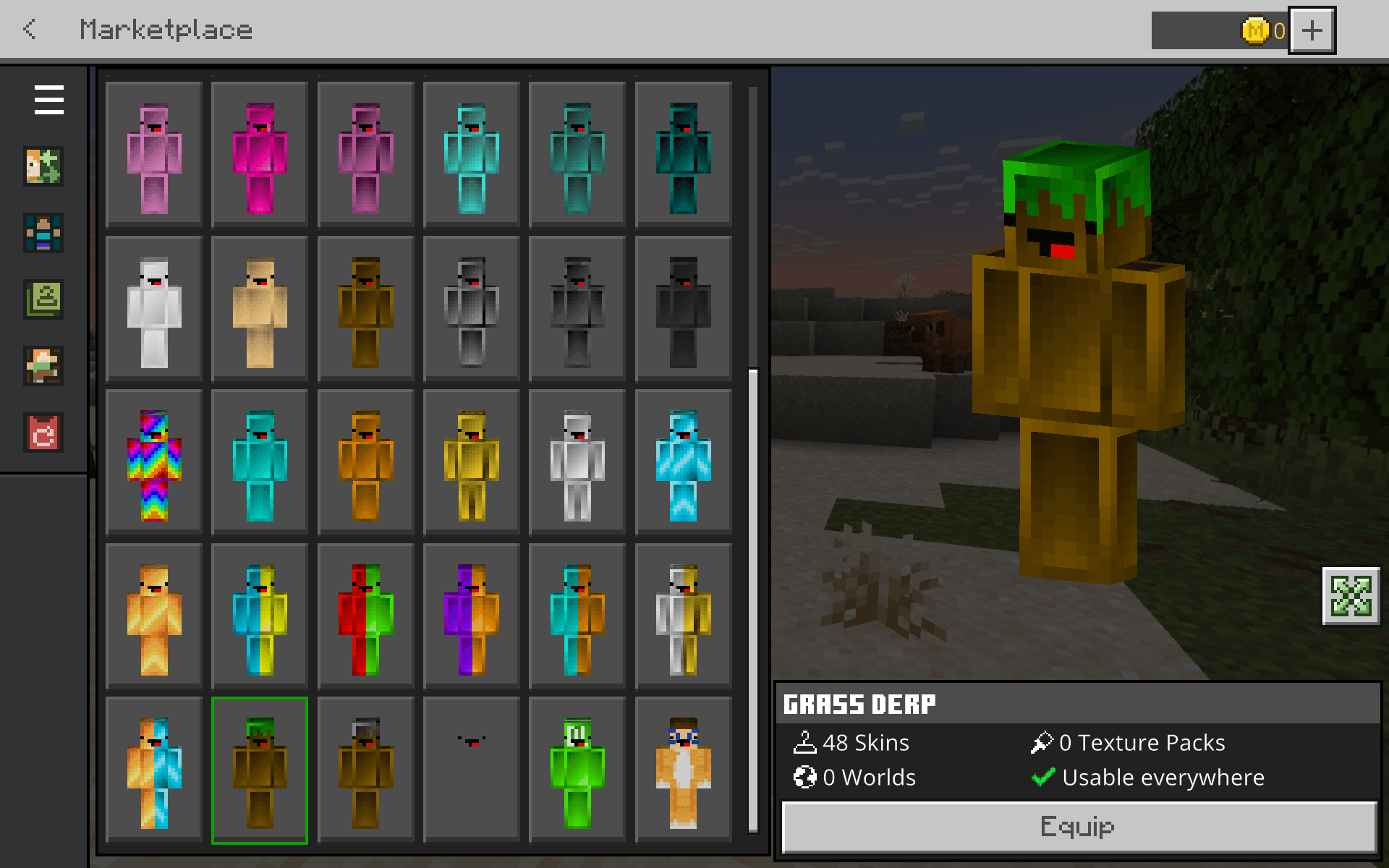Select the green slime derp skin thumbnail
The image size is (1389, 868).
577,769
